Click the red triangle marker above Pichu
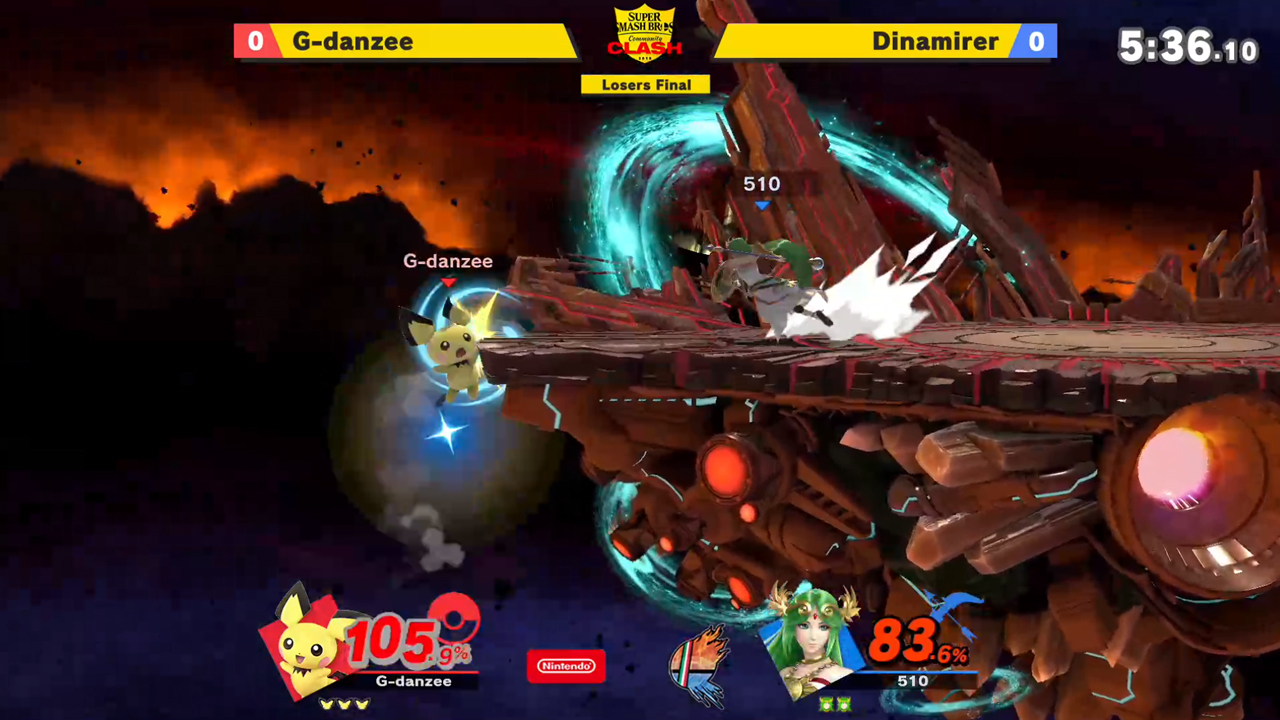The image size is (1280, 720). pyautogui.click(x=448, y=283)
